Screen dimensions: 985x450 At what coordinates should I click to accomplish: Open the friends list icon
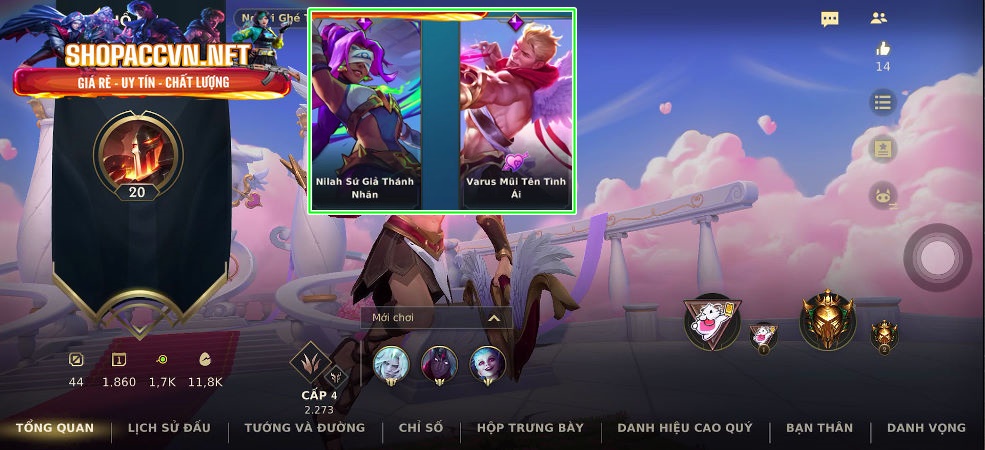click(x=879, y=18)
